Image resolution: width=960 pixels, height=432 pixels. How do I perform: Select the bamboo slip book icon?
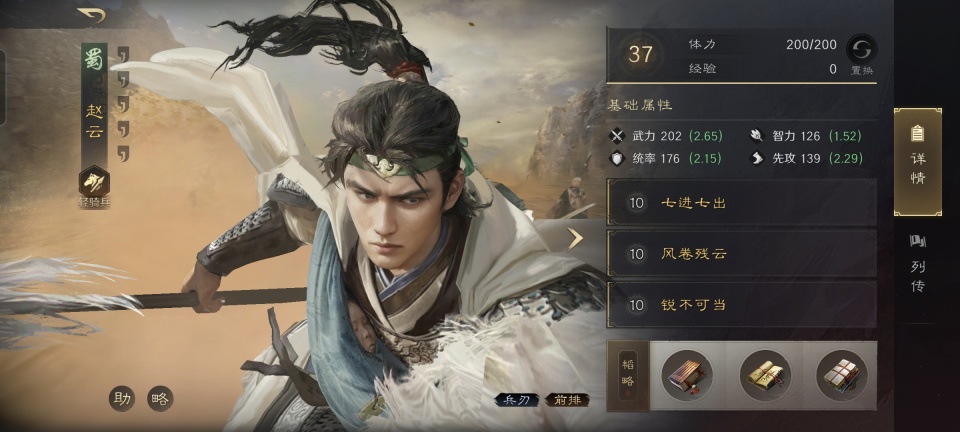coord(687,375)
